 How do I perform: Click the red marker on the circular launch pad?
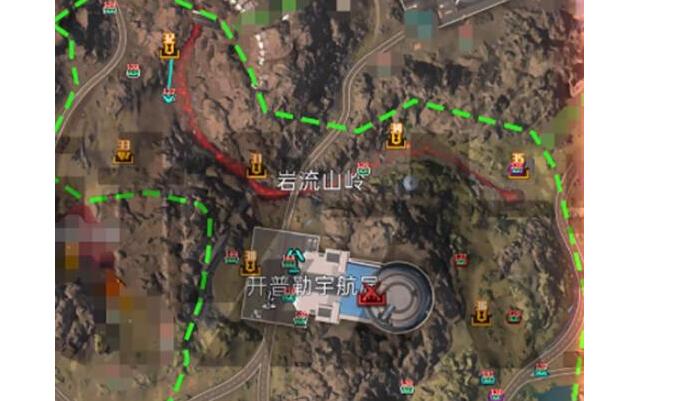click(368, 295)
